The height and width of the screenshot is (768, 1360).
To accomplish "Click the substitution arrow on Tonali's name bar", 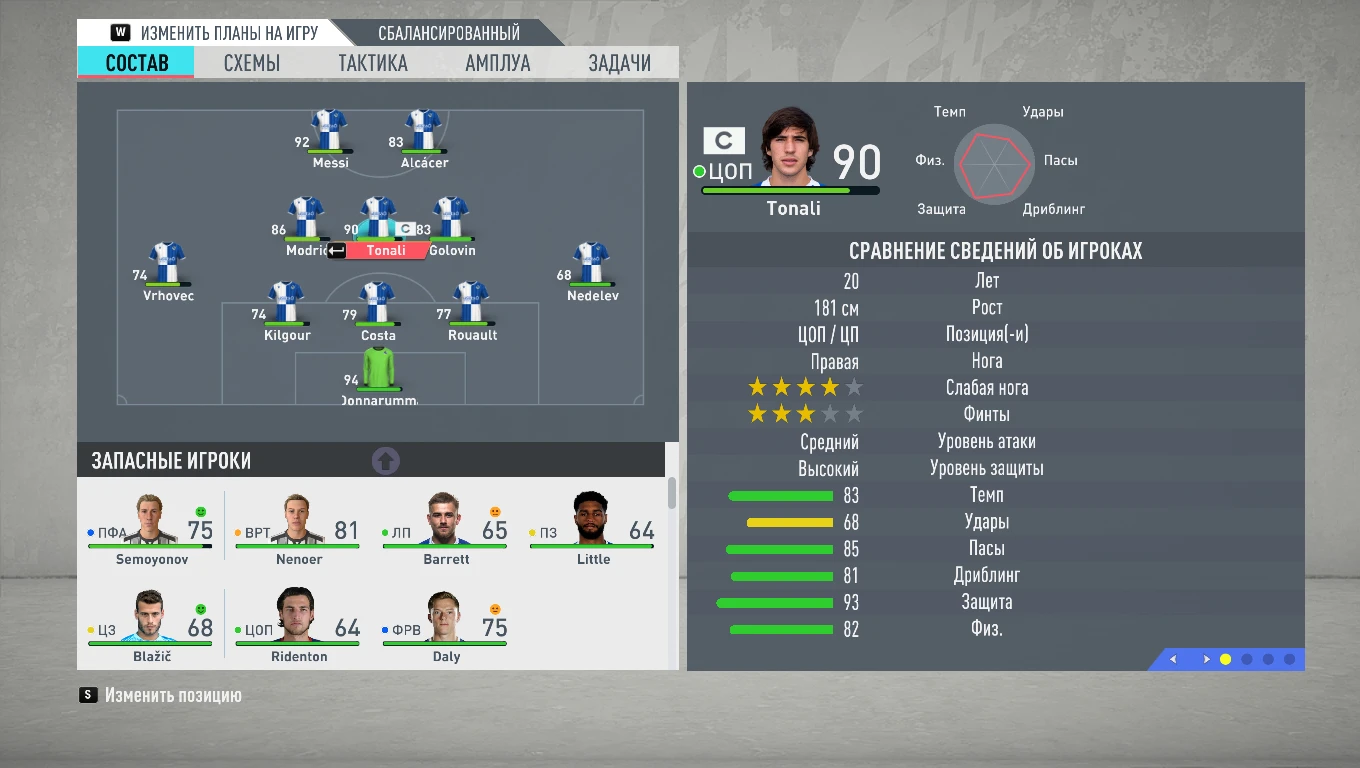I will tap(336, 250).
